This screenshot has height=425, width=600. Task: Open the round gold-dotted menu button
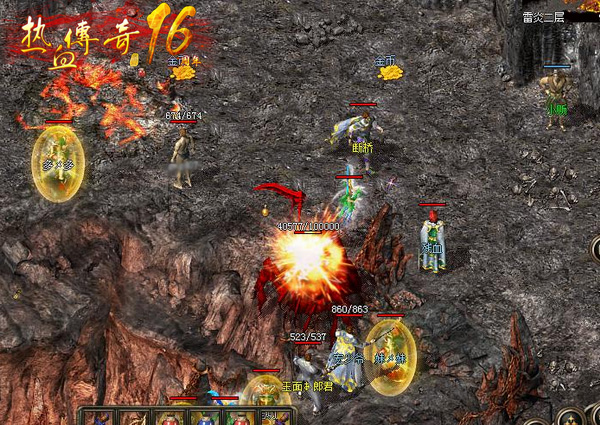tap(571, 417)
